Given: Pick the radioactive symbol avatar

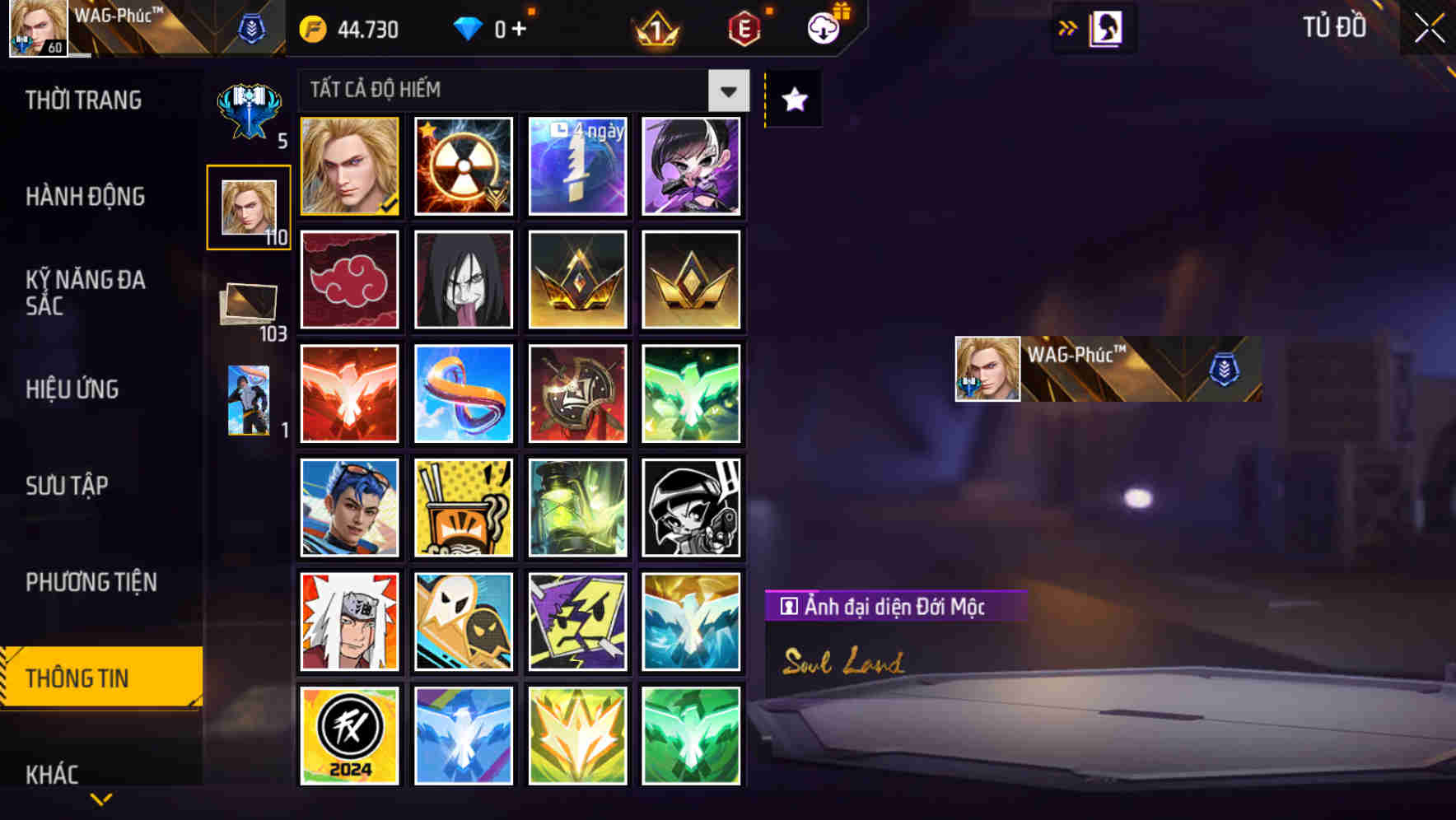Looking at the screenshot, I should (463, 165).
